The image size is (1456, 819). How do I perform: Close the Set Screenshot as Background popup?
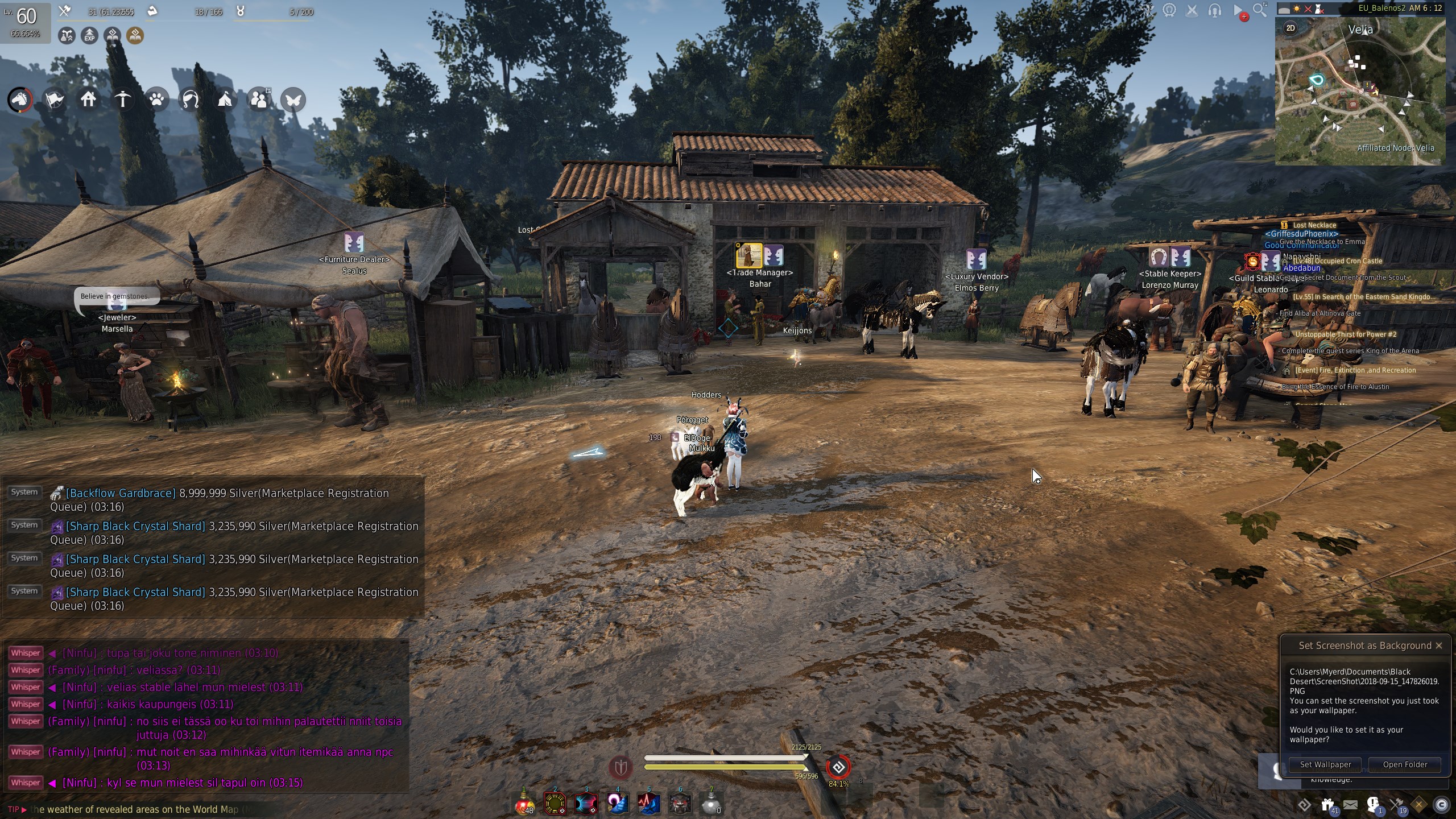[1439, 646]
